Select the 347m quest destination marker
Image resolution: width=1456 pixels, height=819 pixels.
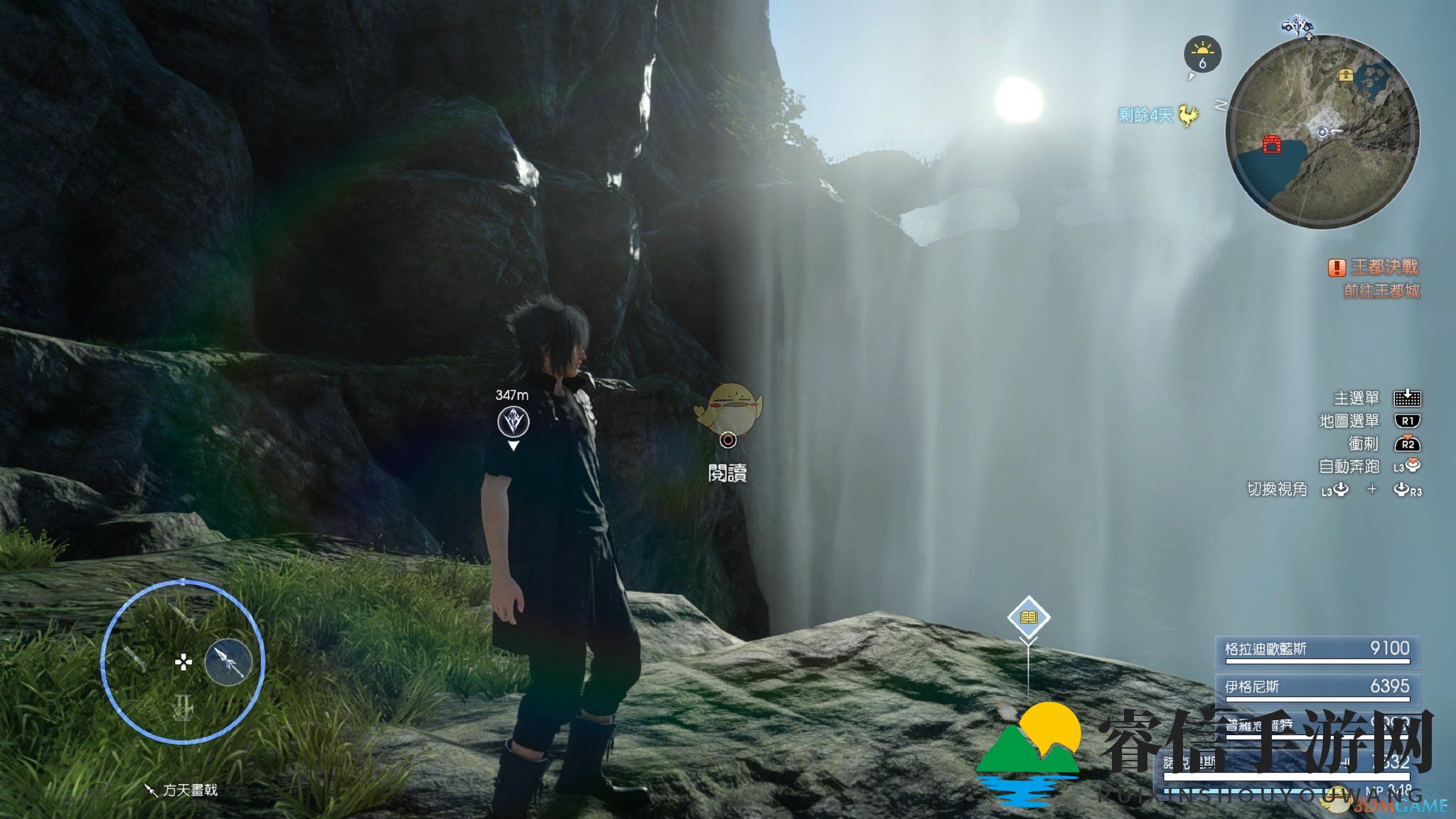pyautogui.click(x=513, y=422)
